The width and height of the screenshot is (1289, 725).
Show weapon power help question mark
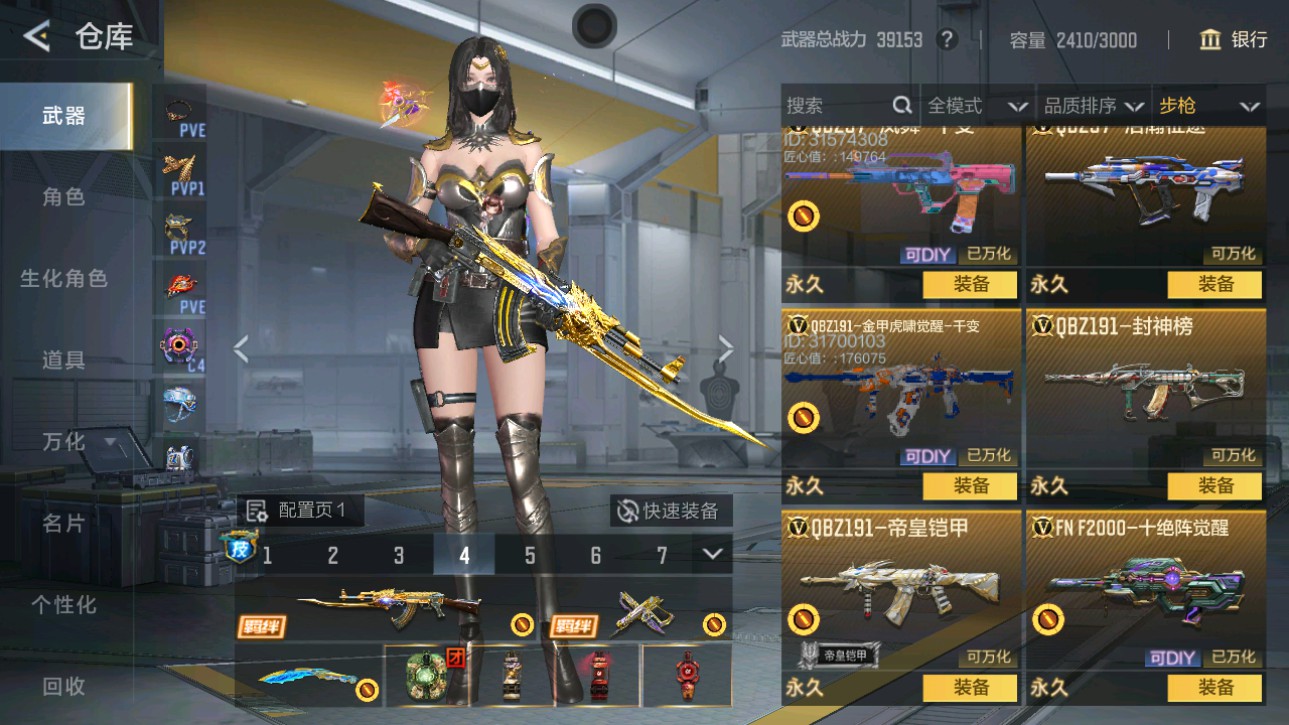click(x=946, y=40)
